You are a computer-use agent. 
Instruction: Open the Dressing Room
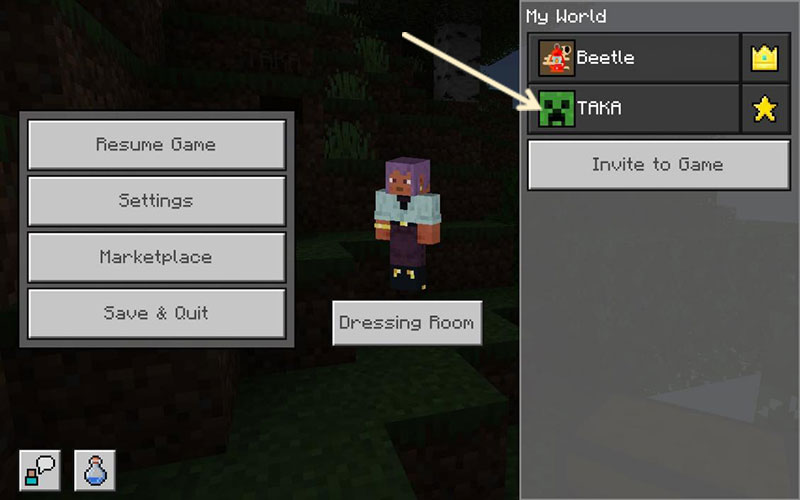pos(406,323)
